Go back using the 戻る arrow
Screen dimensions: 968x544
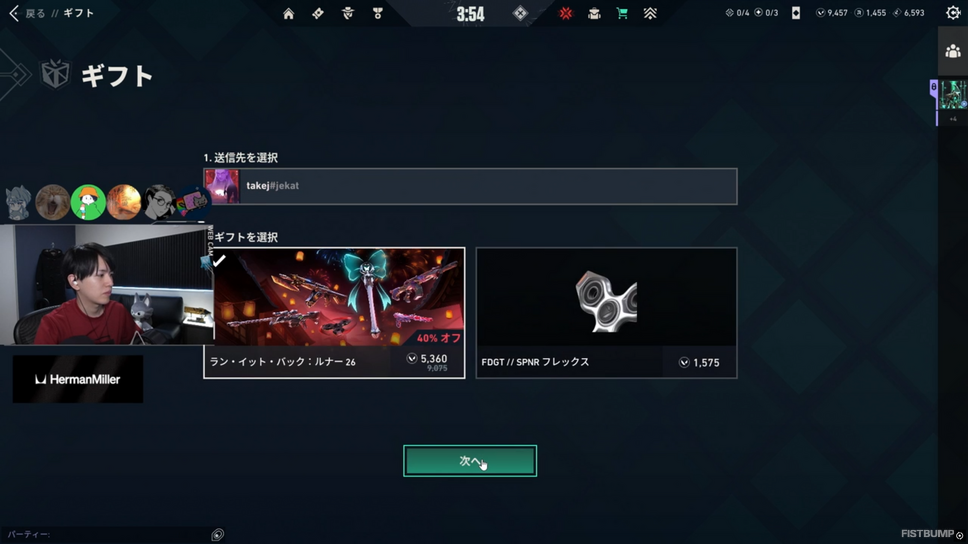[15, 13]
